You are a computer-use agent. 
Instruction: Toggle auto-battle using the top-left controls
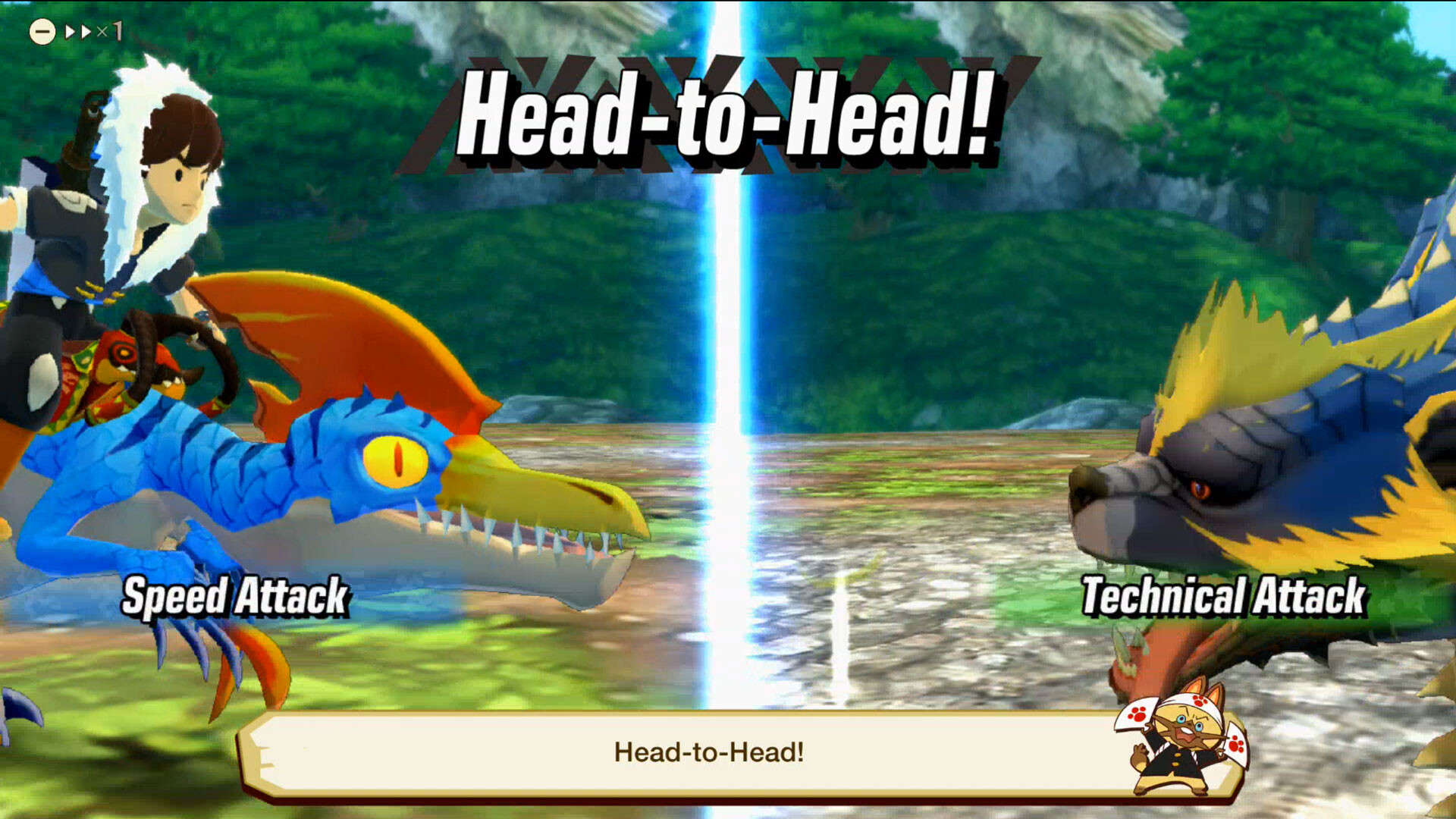click(x=76, y=30)
